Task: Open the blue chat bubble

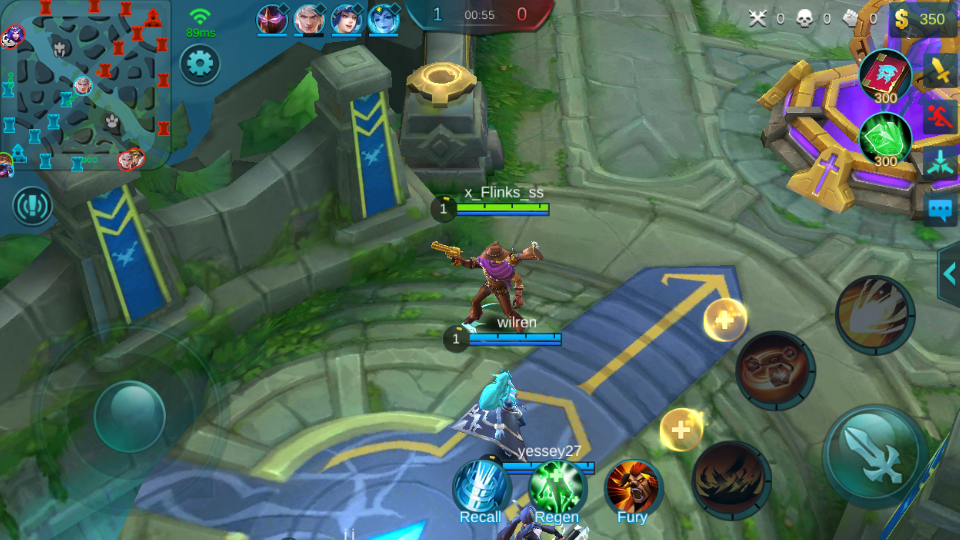Action: click(x=941, y=209)
